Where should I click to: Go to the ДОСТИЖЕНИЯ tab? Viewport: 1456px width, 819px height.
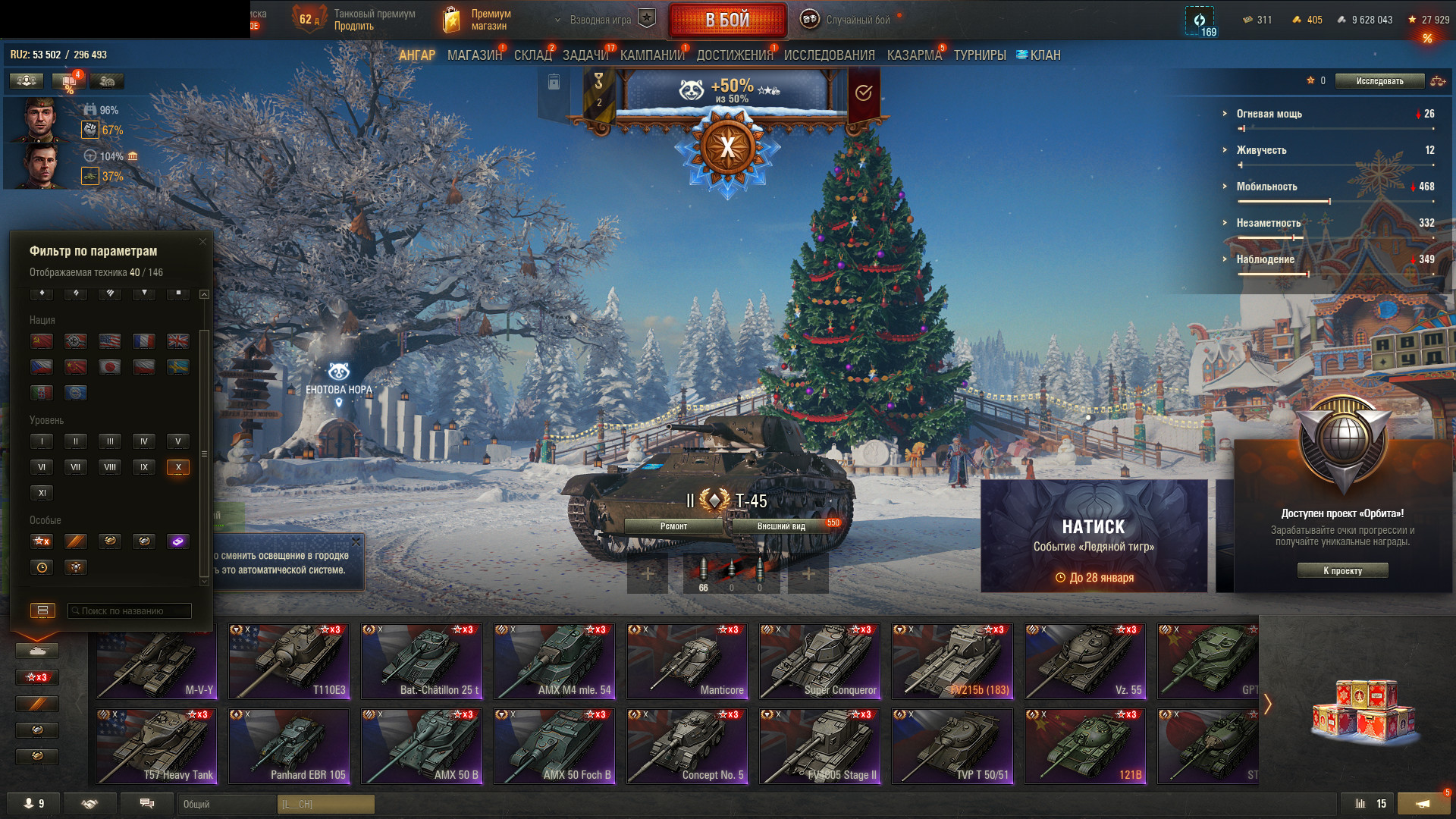pos(734,55)
